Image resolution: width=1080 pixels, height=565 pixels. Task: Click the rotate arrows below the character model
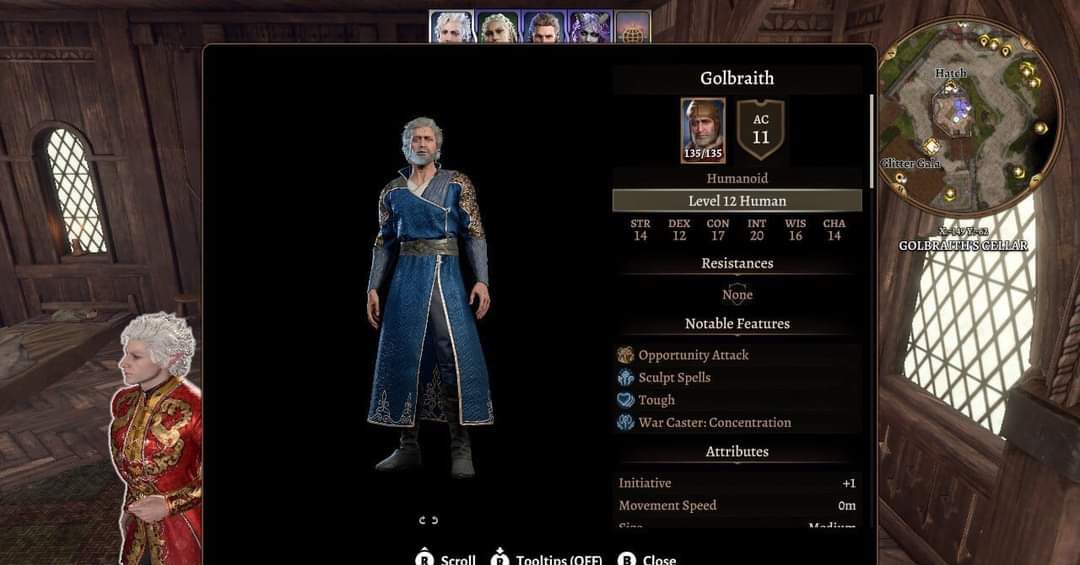pos(429,520)
